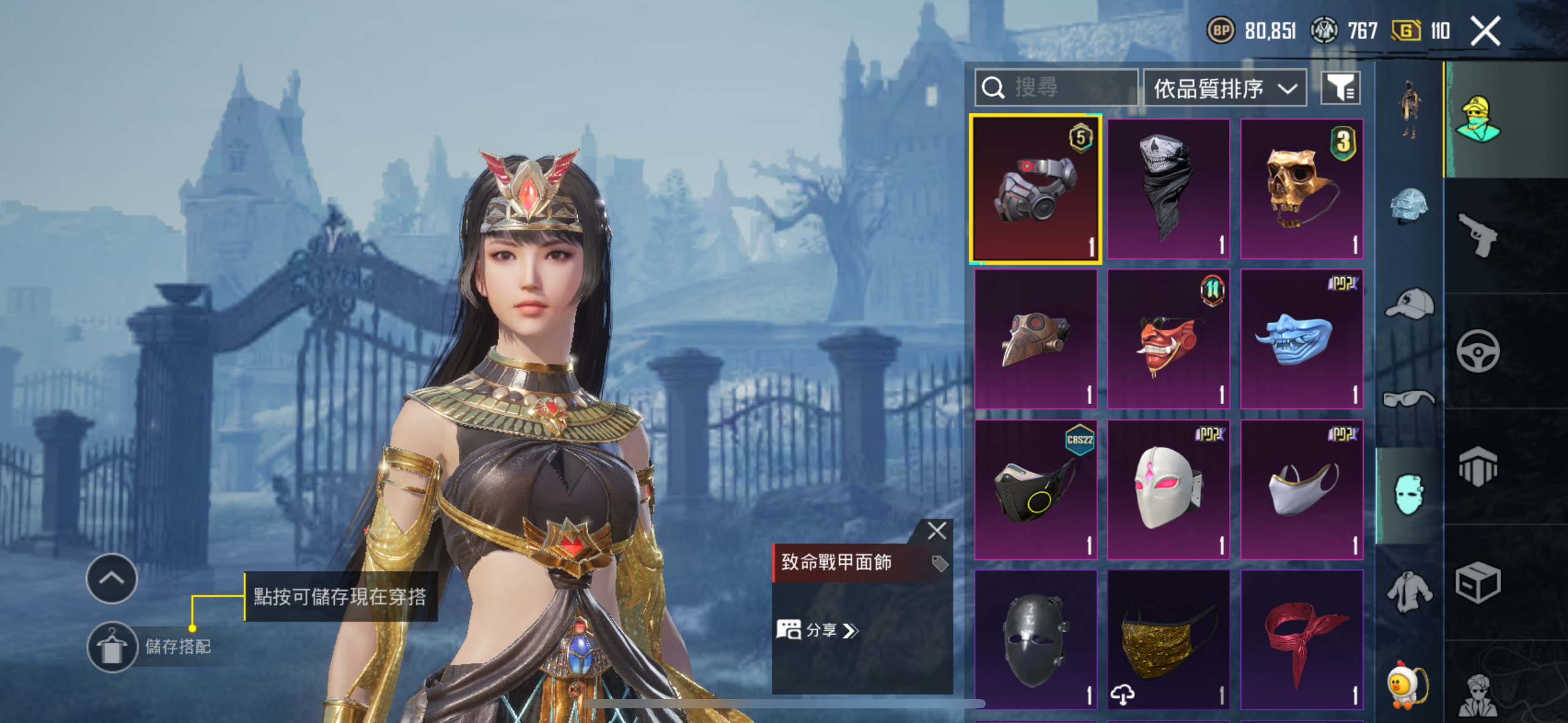Close the inventory screen with the top X

(1485, 31)
